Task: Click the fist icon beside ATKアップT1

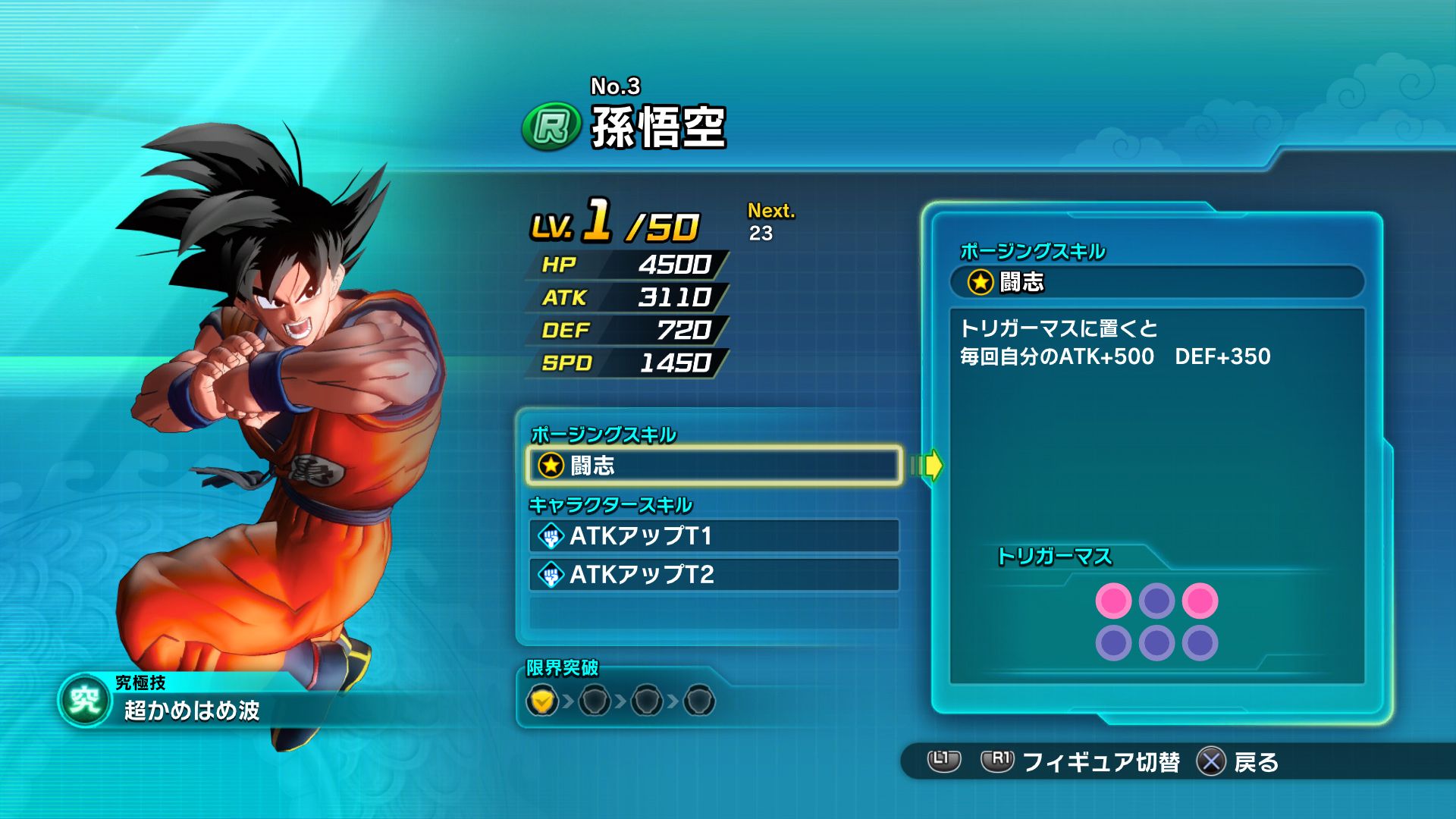Action: 551,535
